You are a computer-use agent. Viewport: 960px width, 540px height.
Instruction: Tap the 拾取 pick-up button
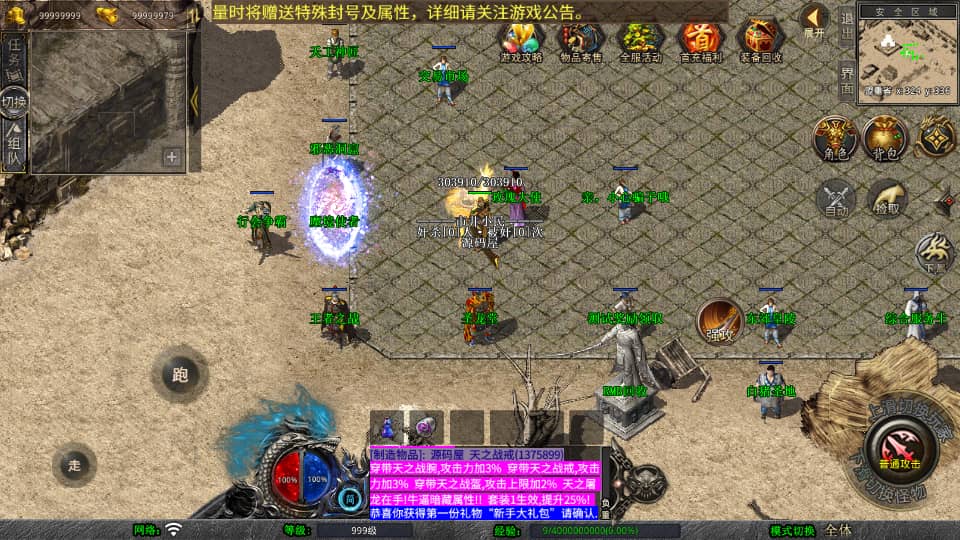pyautogui.click(x=886, y=198)
